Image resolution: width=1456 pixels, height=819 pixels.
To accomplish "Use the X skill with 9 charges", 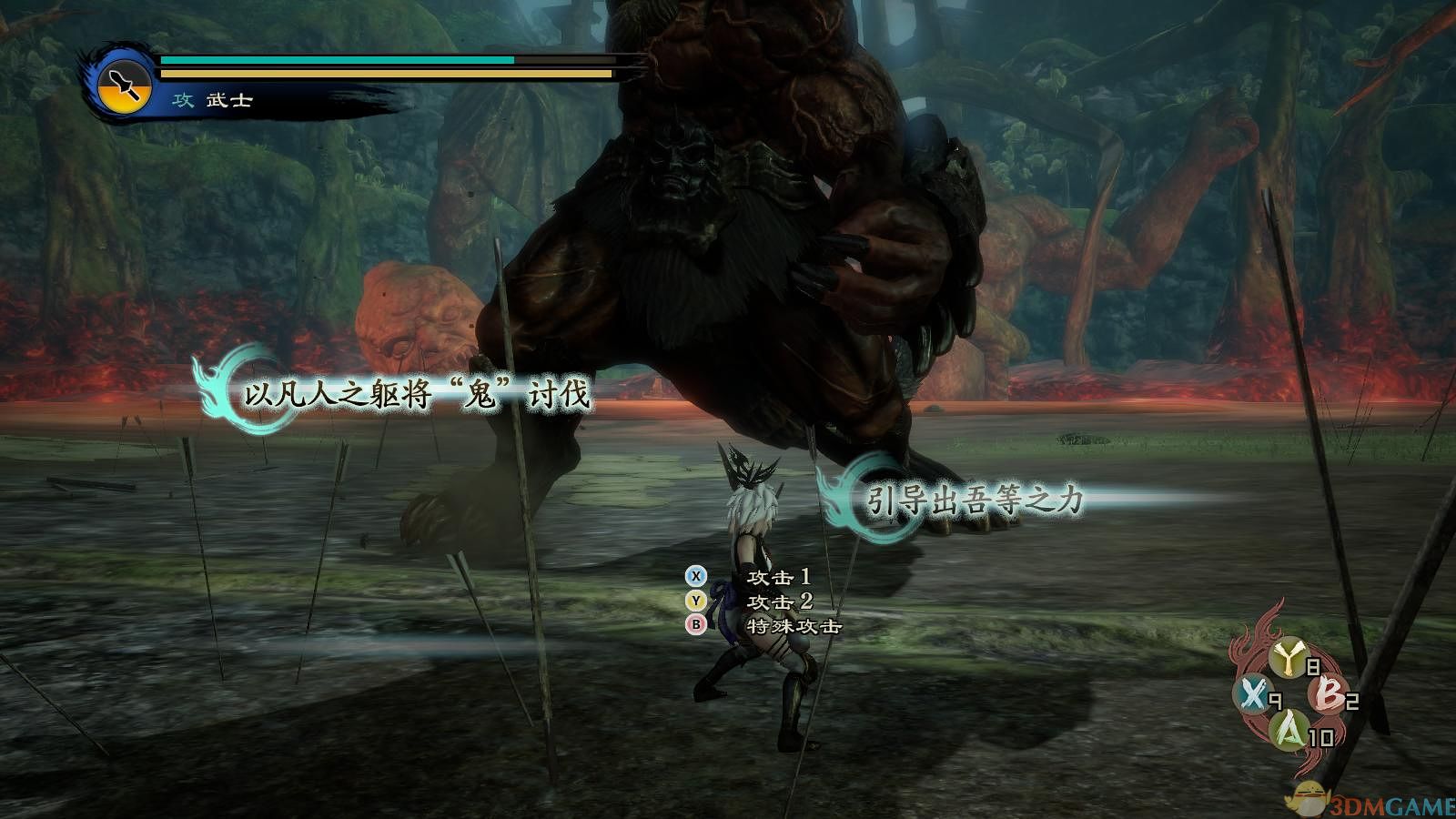I will point(1253,696).
